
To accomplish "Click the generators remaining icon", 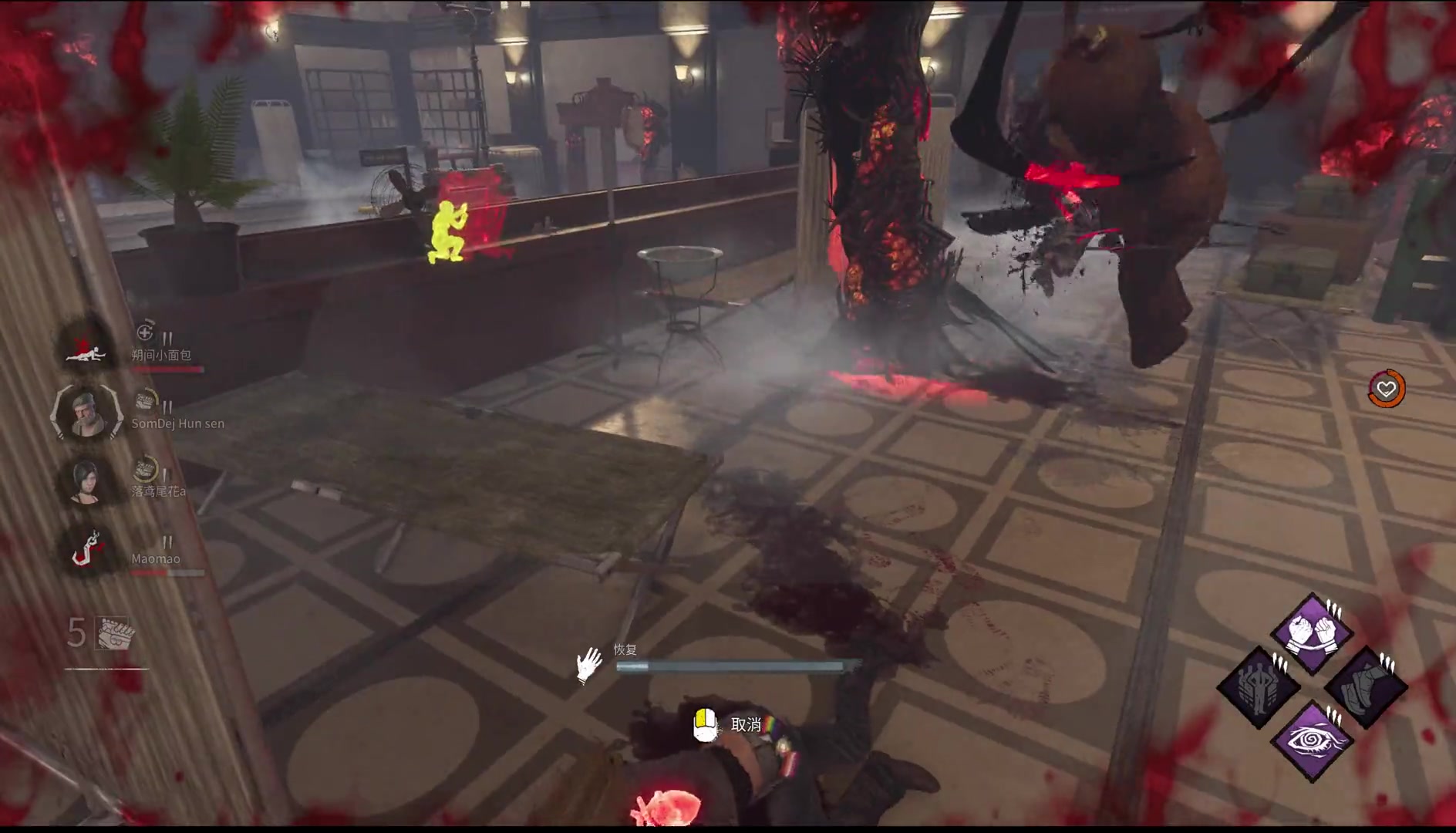I will coord(116,633).
